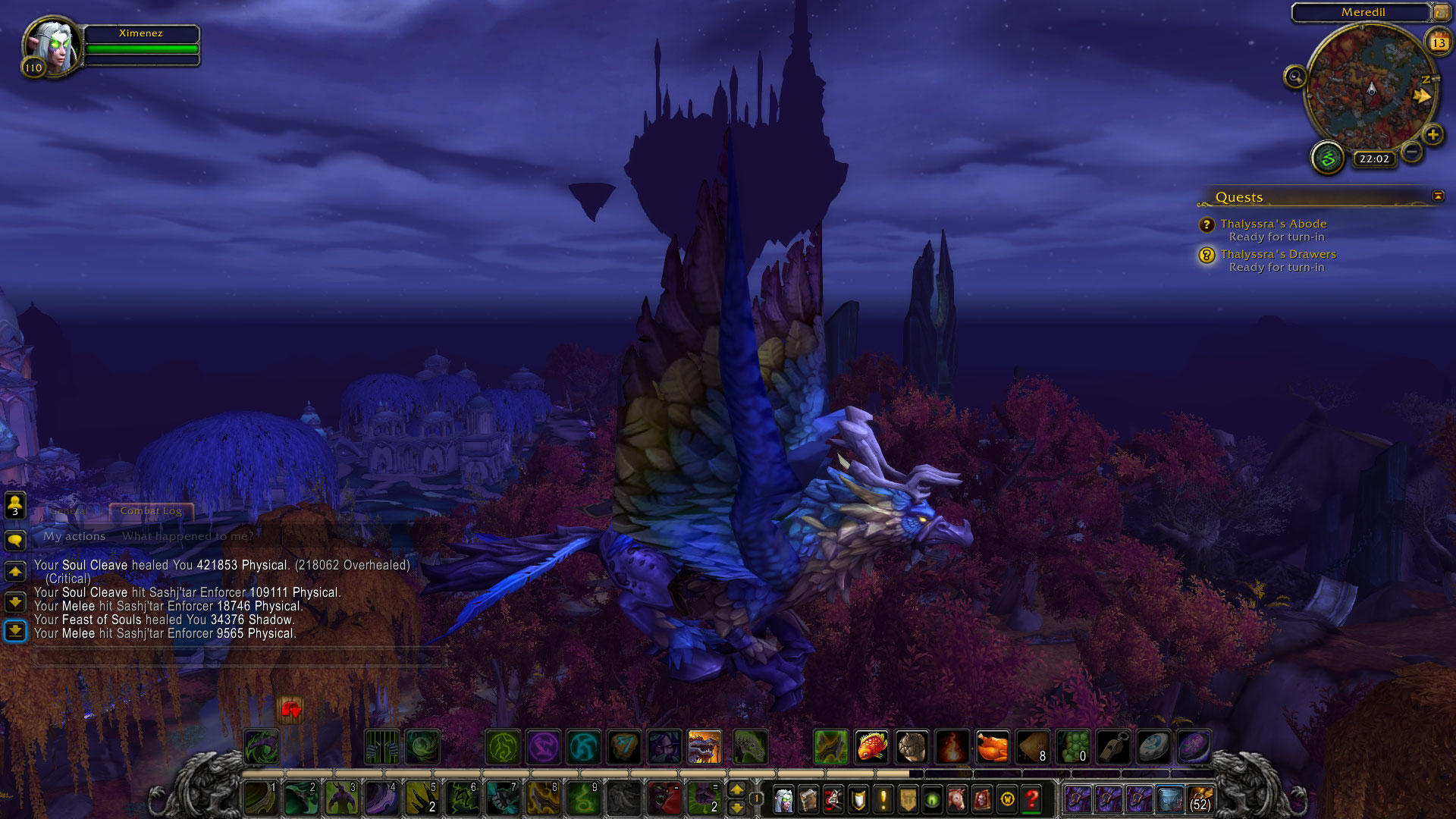Use the orange fish item on the action bar
The image size is (1456, 819).
pyautogui.click(x=871, y=747)
